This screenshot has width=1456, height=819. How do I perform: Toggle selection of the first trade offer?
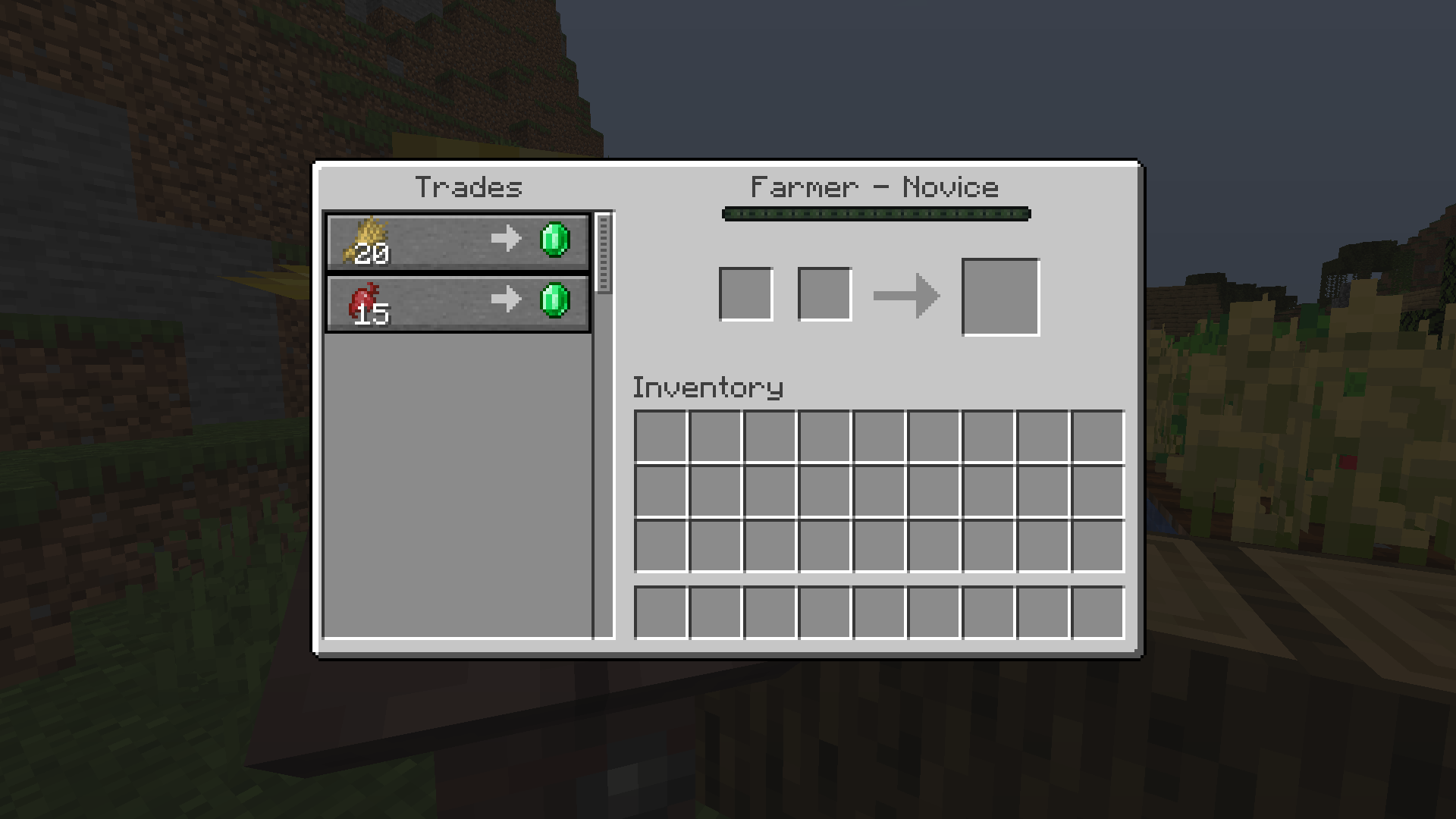pos(455,241)
